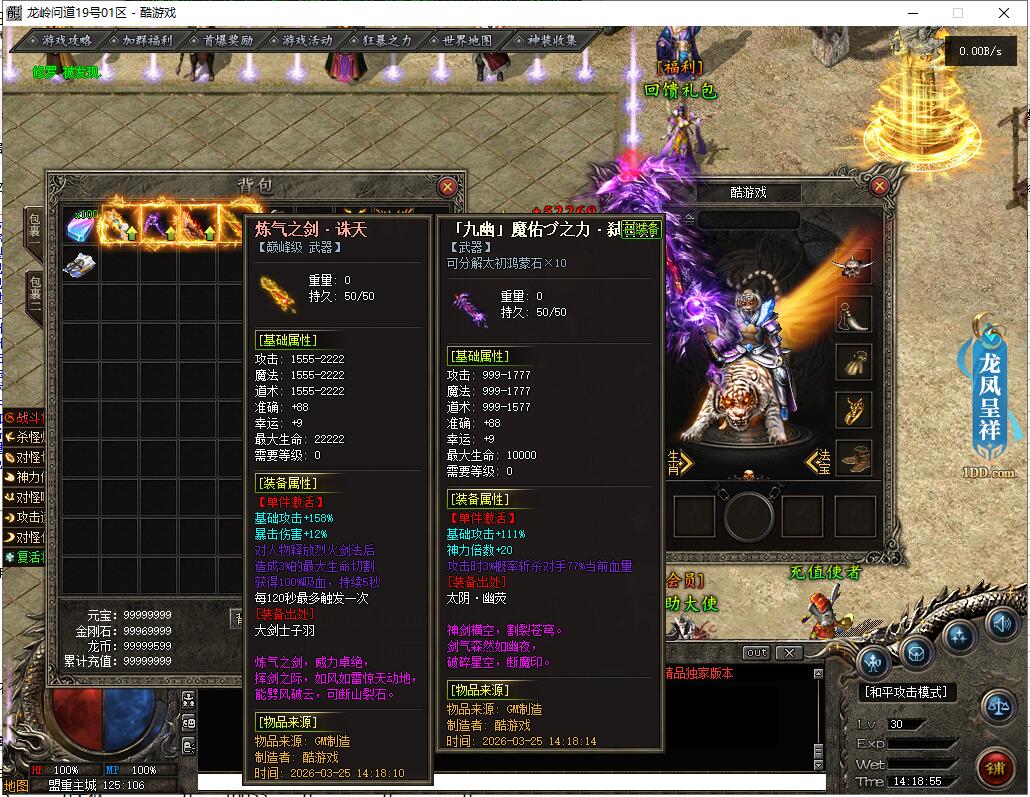Open the 世界地图 world map
The image size is (1030, 797).
(x=467, y=41)
